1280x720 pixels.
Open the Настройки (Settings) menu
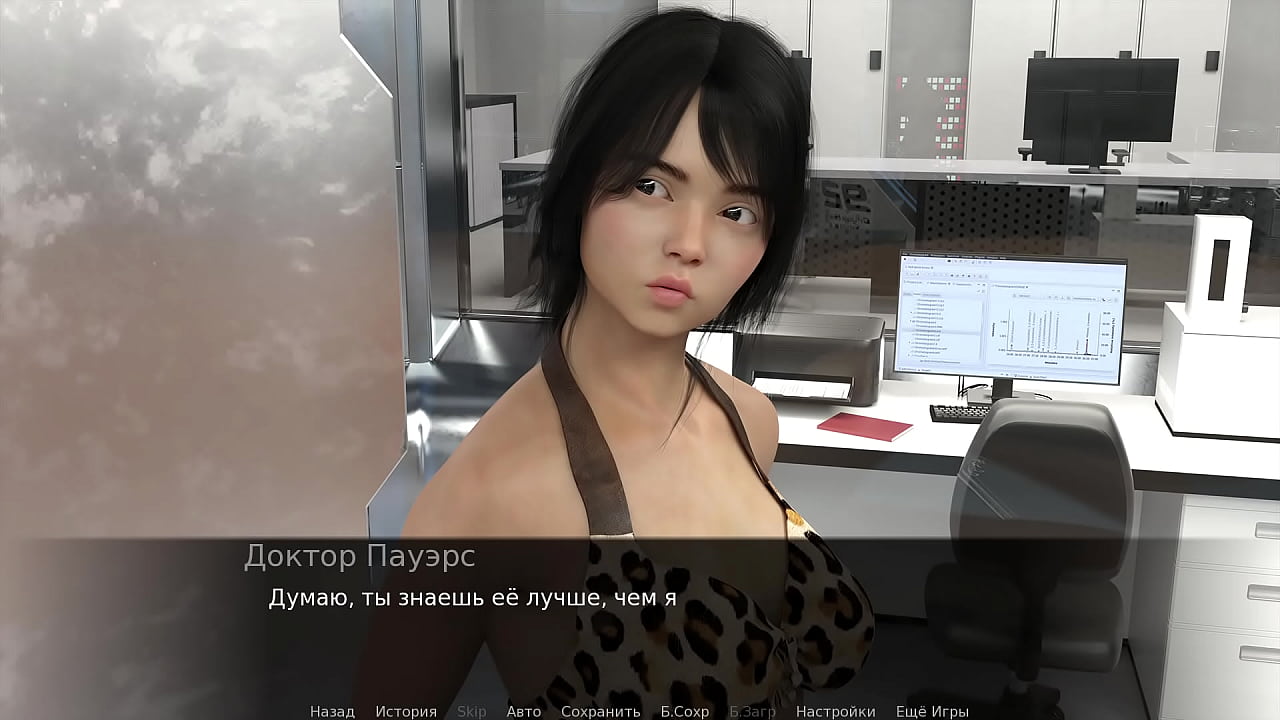click(x=835, y=711)
